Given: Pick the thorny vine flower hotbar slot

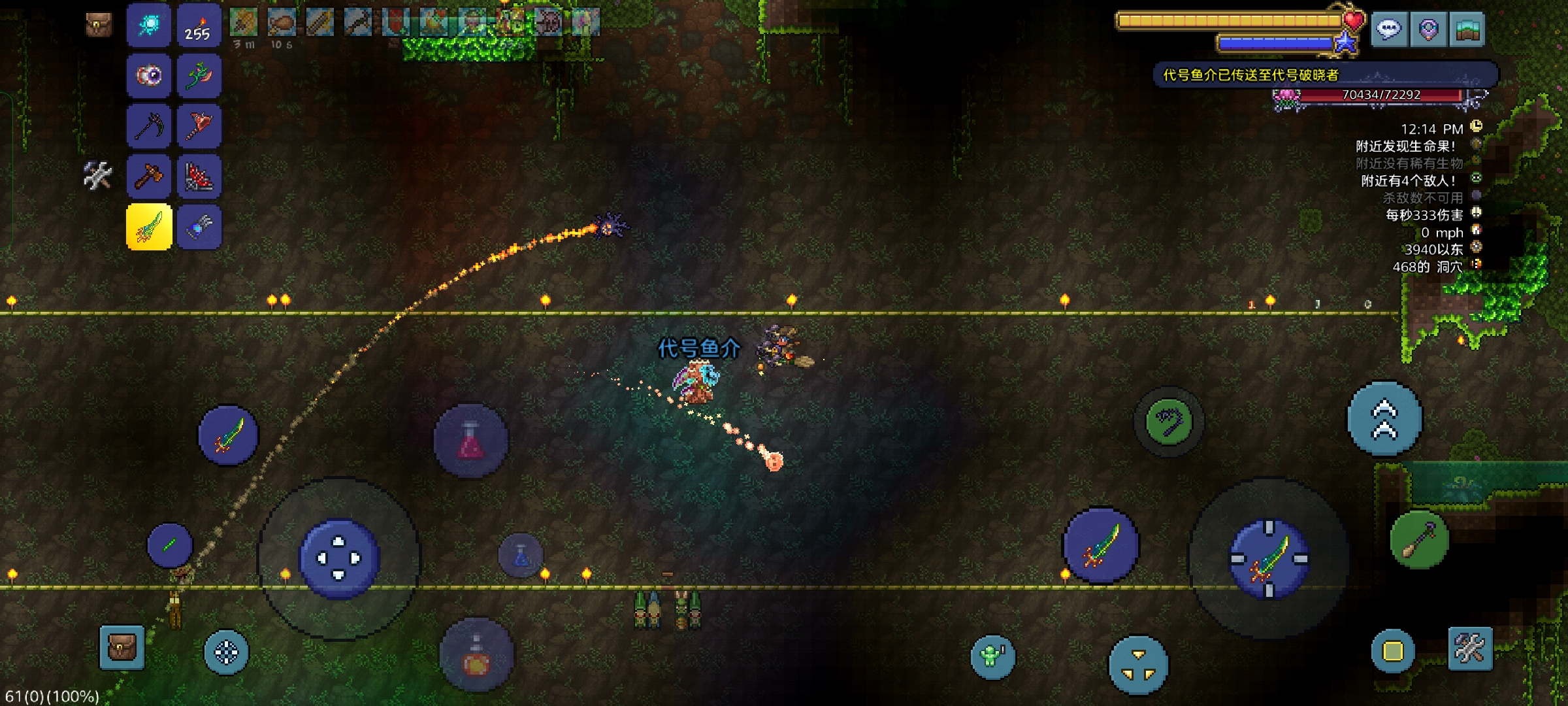Looking at the screenshot, I should 199,76.
